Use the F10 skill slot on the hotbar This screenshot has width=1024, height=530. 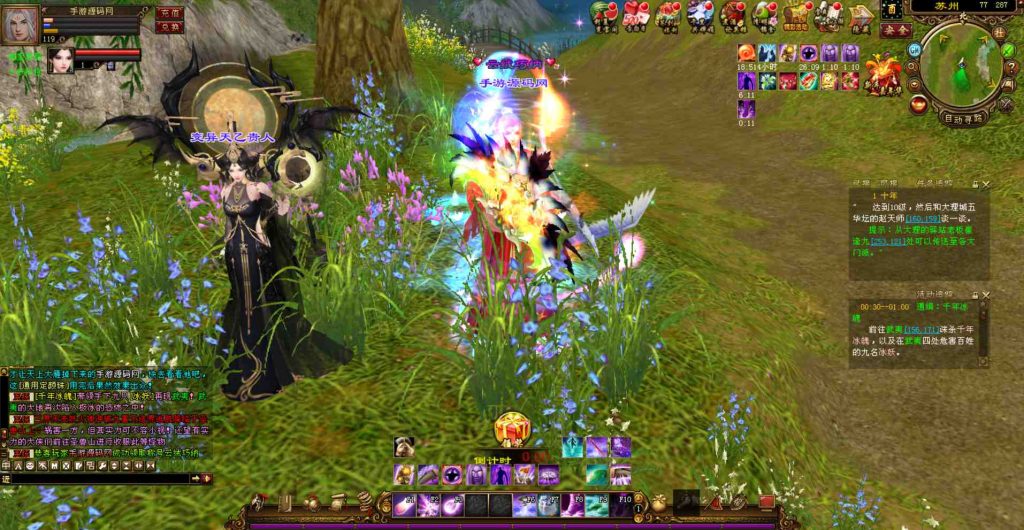tap(621, 504)
